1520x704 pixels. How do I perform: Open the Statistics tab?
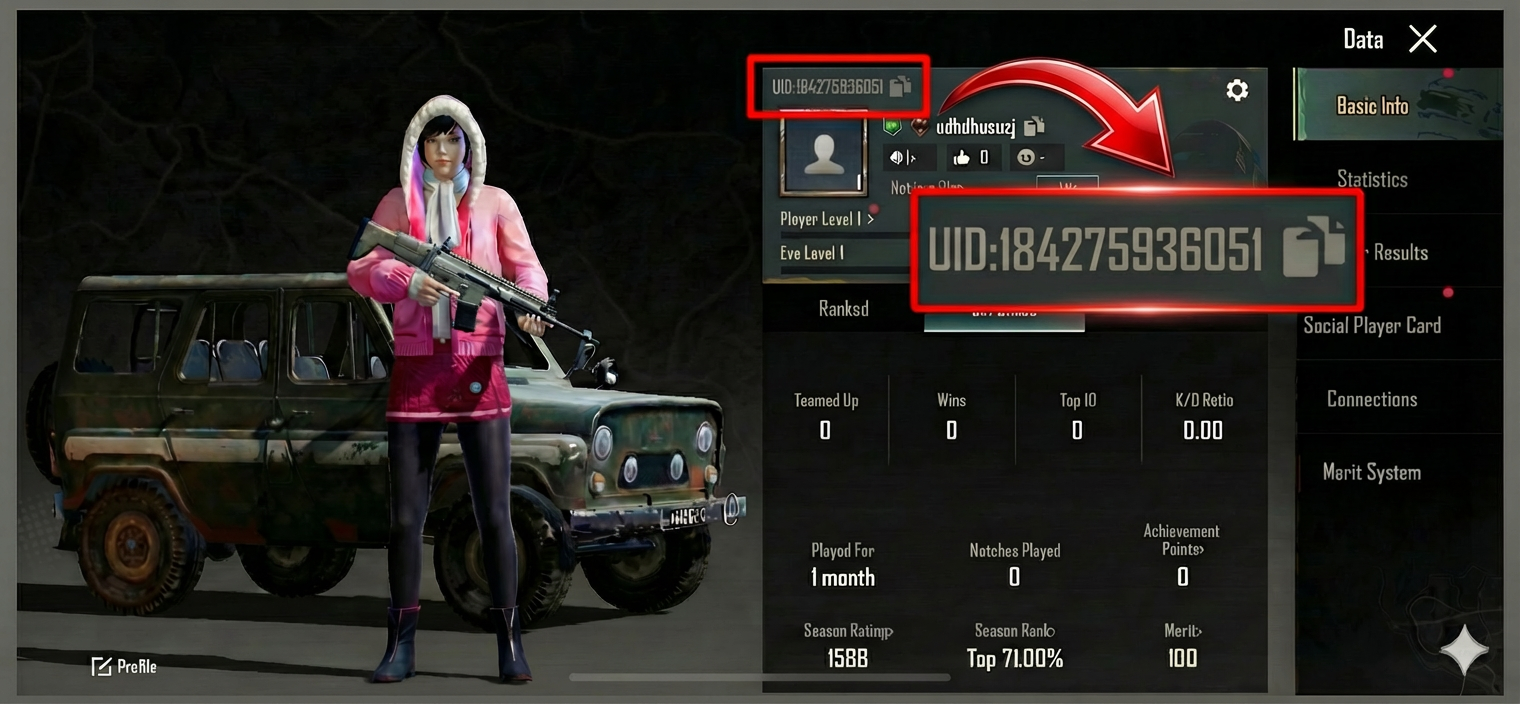pos(1372,180)
